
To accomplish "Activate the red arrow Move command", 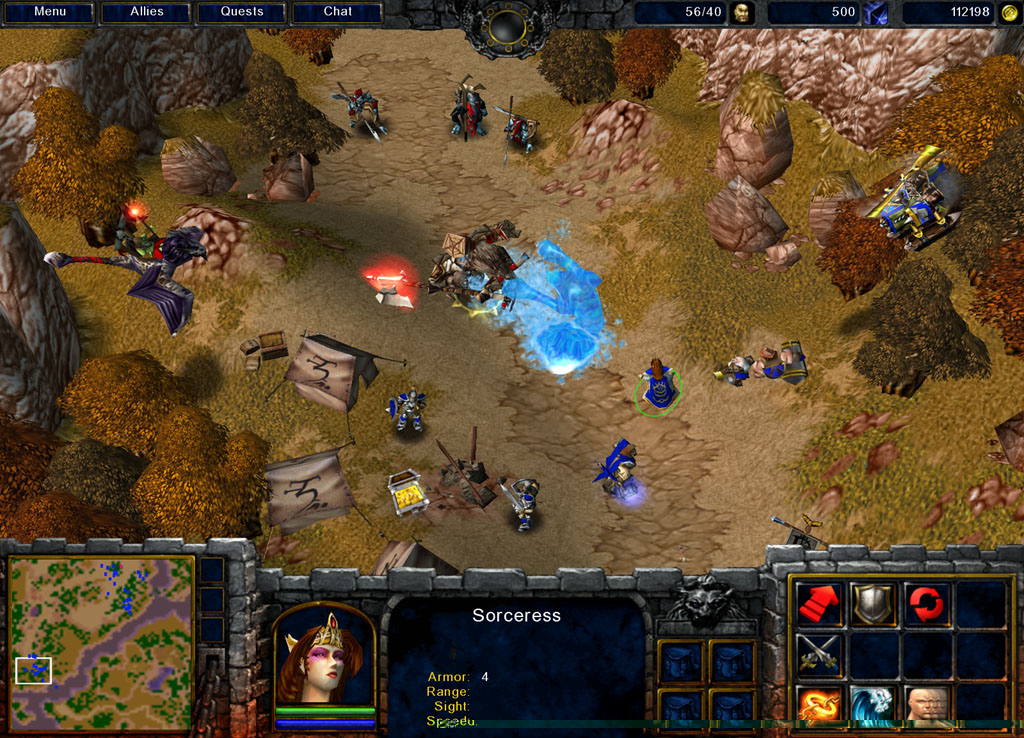I will coord(819,605).
